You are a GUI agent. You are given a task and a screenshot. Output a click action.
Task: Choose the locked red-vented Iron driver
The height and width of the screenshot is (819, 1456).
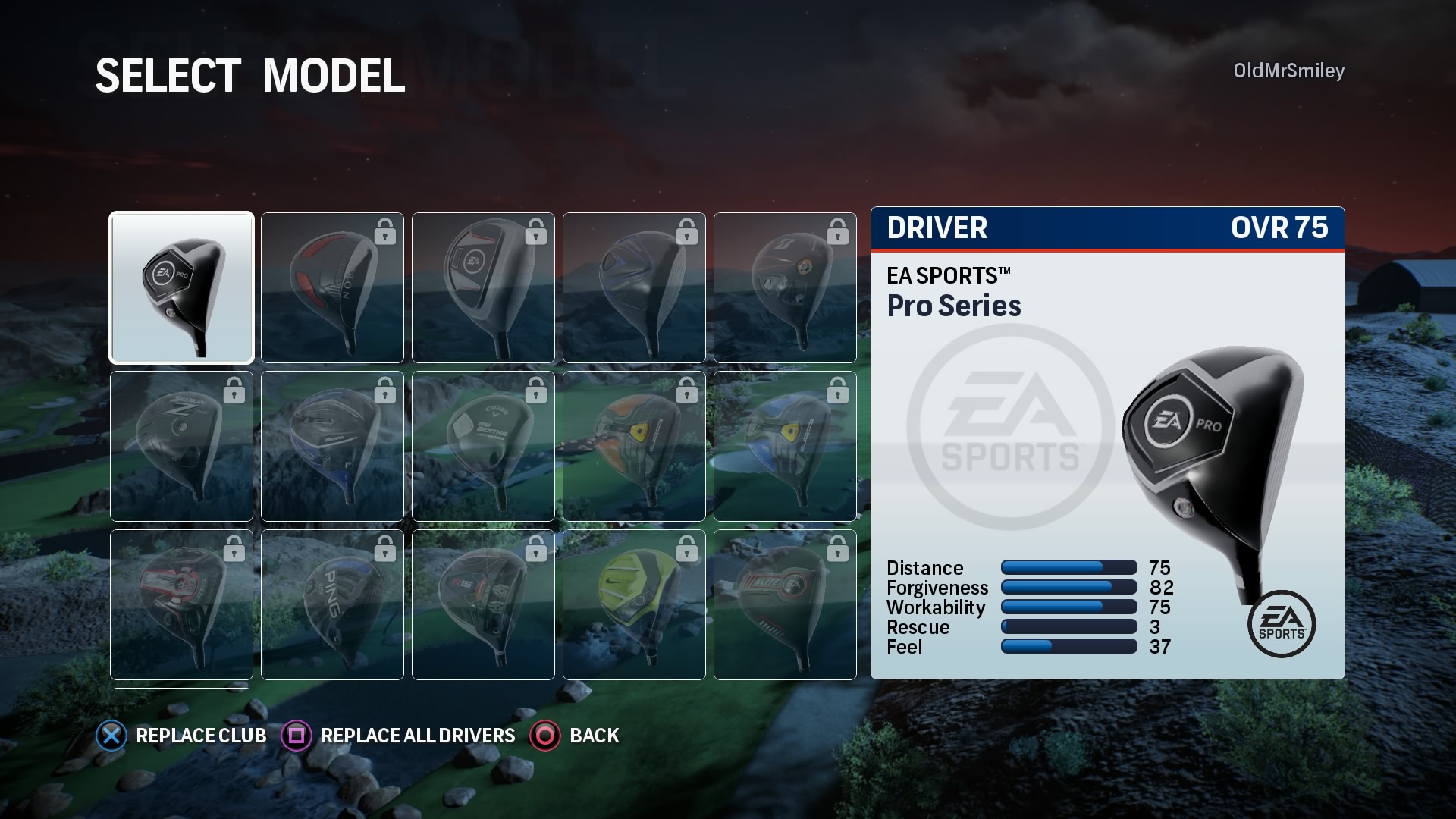tap(332, 287)
